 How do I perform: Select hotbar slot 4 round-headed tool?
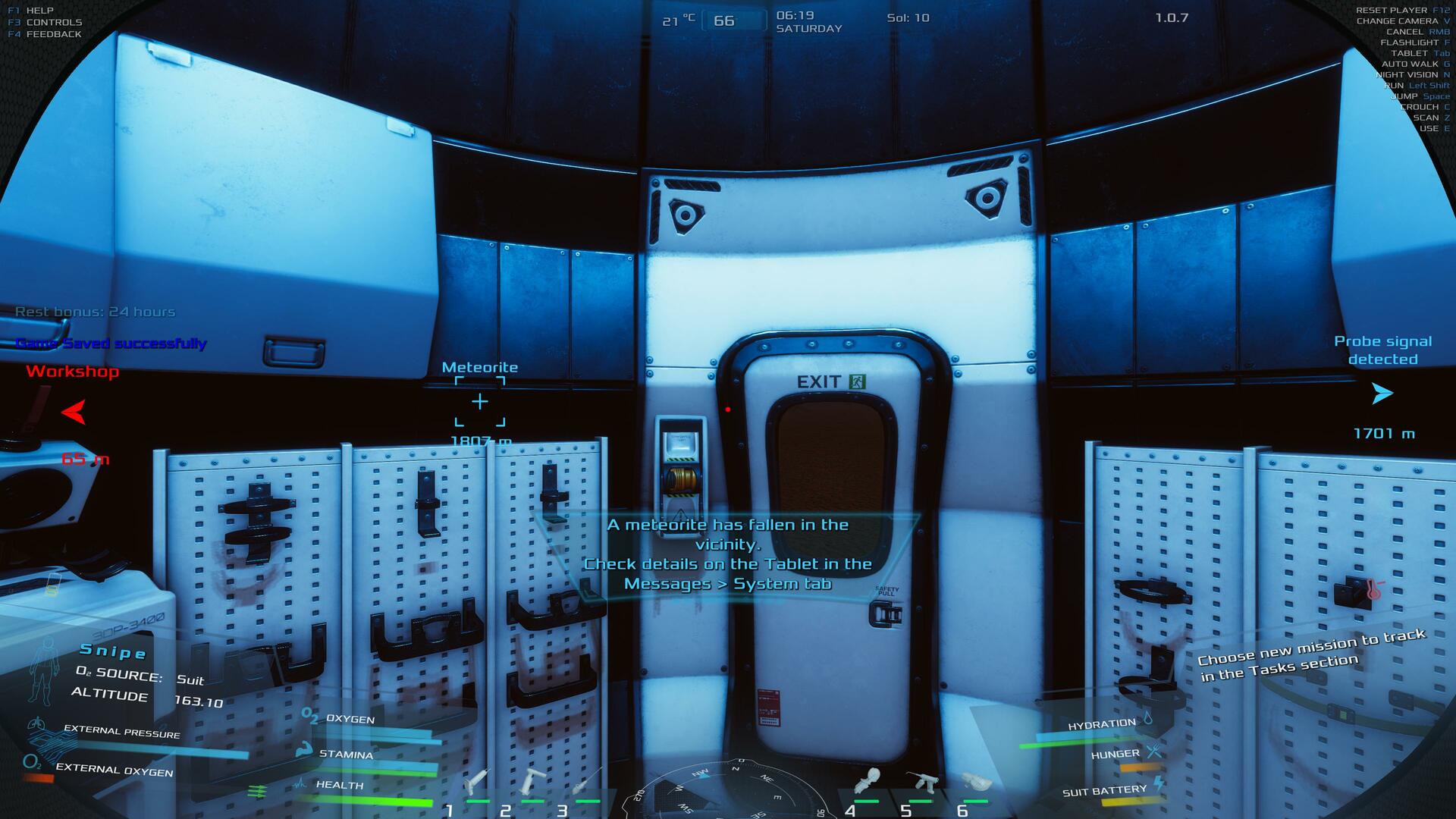tap(867, 781)
